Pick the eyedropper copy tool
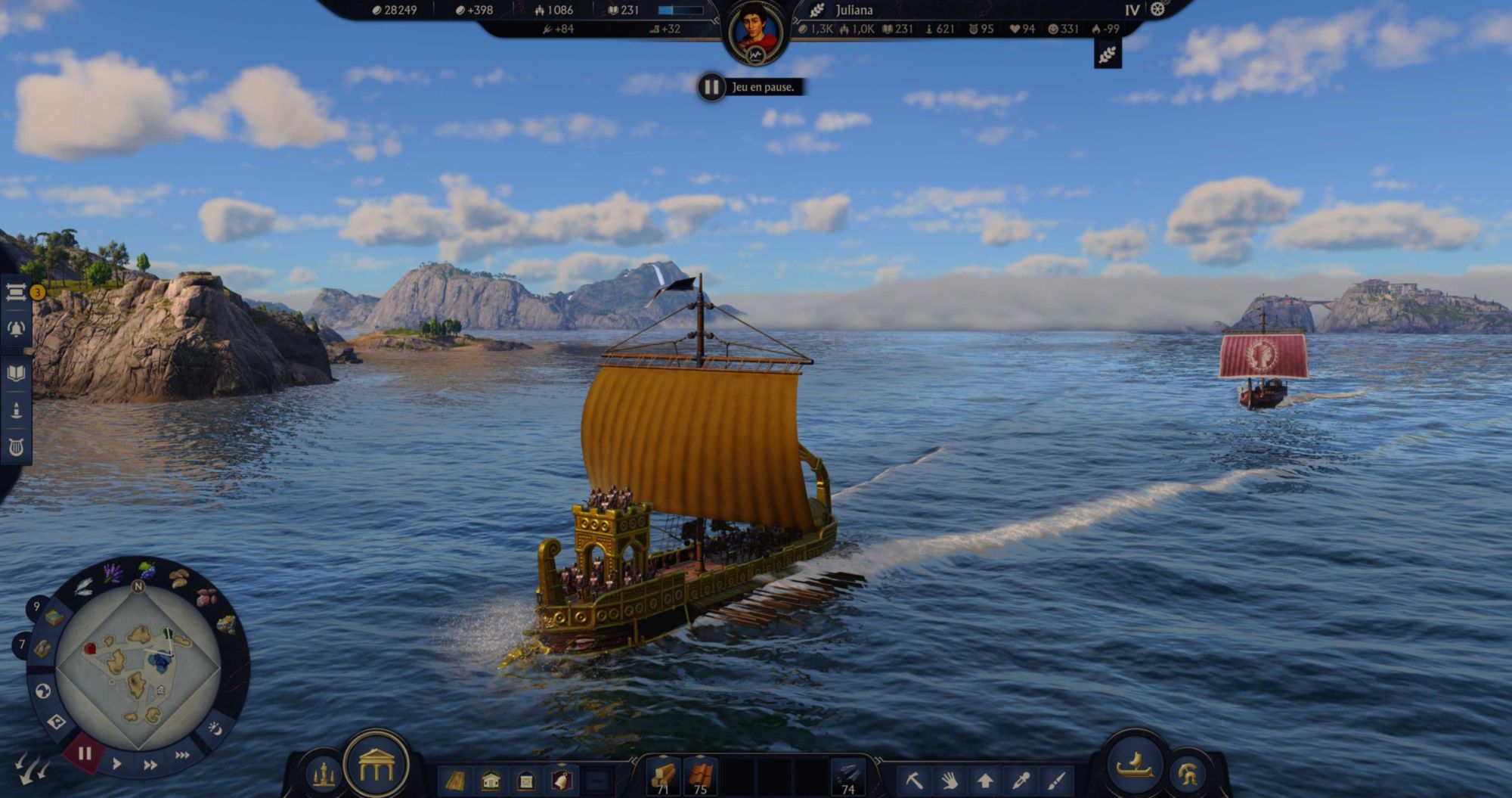The image size is (1512, 798). tap(1021, 780)
